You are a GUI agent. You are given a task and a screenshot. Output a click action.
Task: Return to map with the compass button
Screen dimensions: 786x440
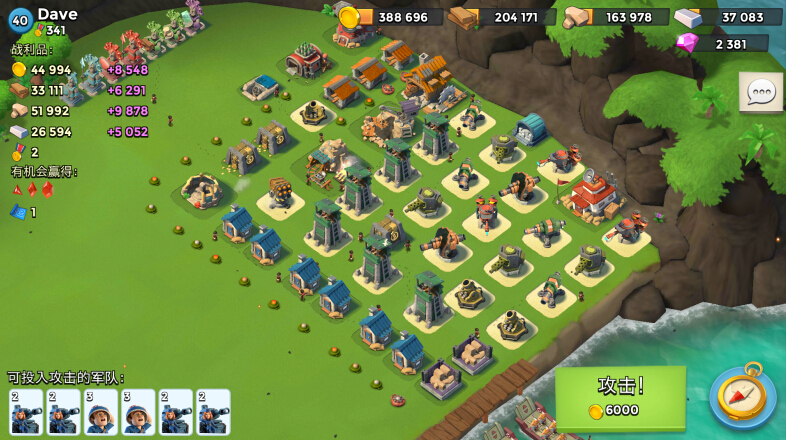pyautogui.click(x=743, y=397)
